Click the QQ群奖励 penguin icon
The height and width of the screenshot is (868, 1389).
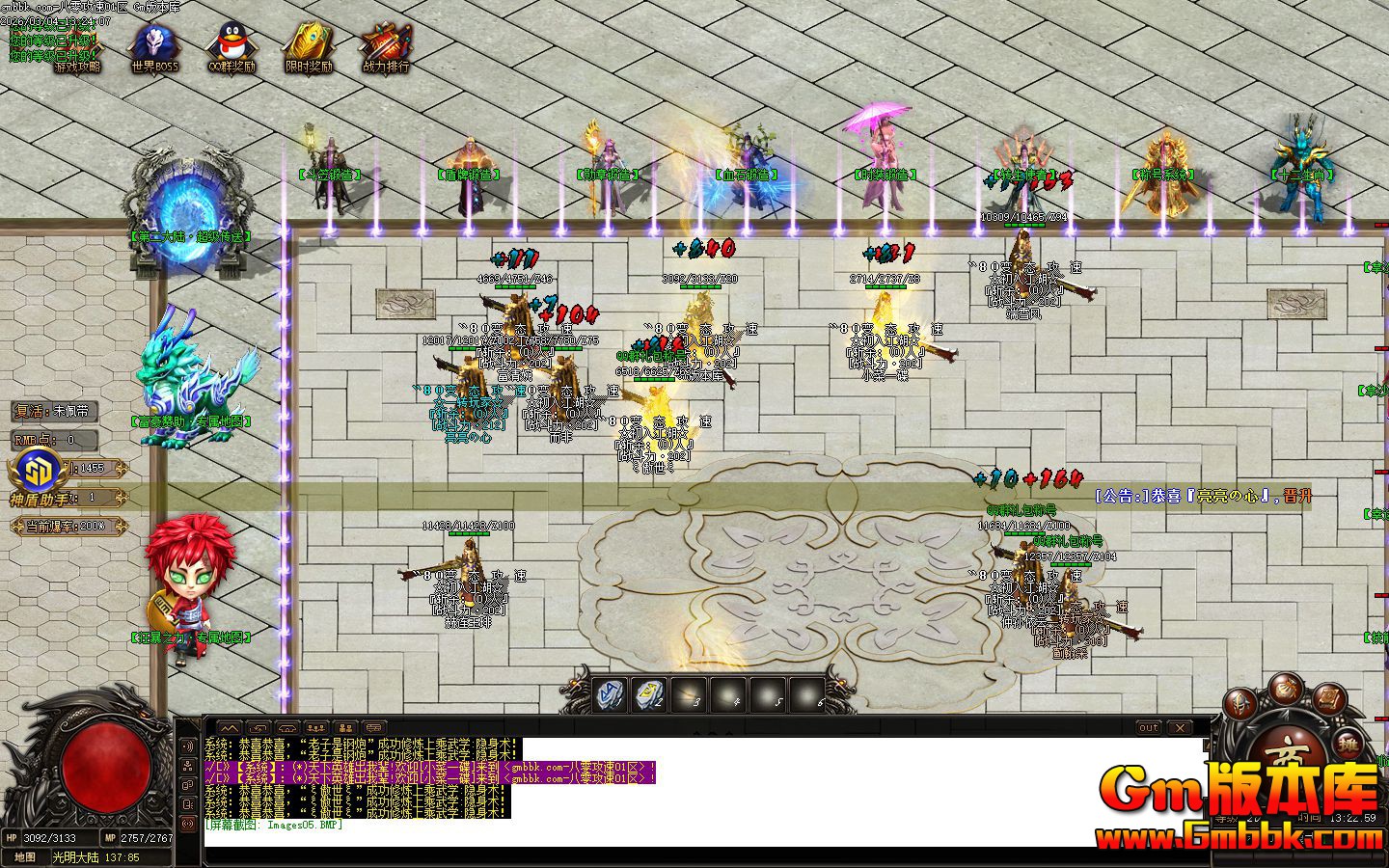coord(231,48)
